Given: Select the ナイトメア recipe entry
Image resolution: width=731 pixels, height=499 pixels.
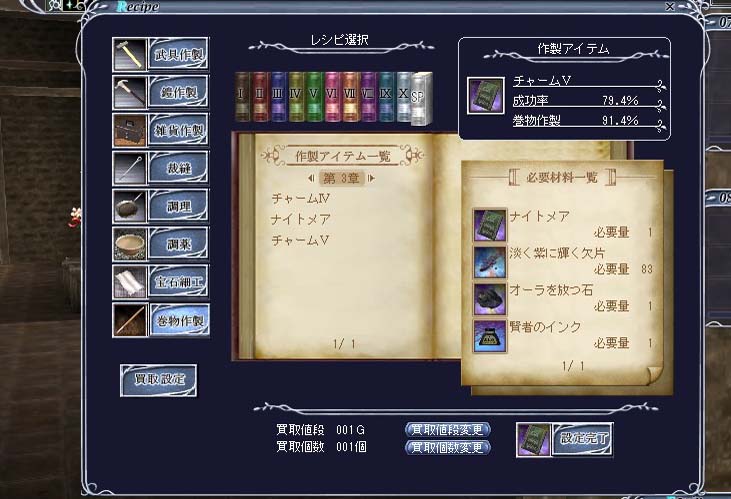Looking at the screenshot, I should (x=300, y=220).
